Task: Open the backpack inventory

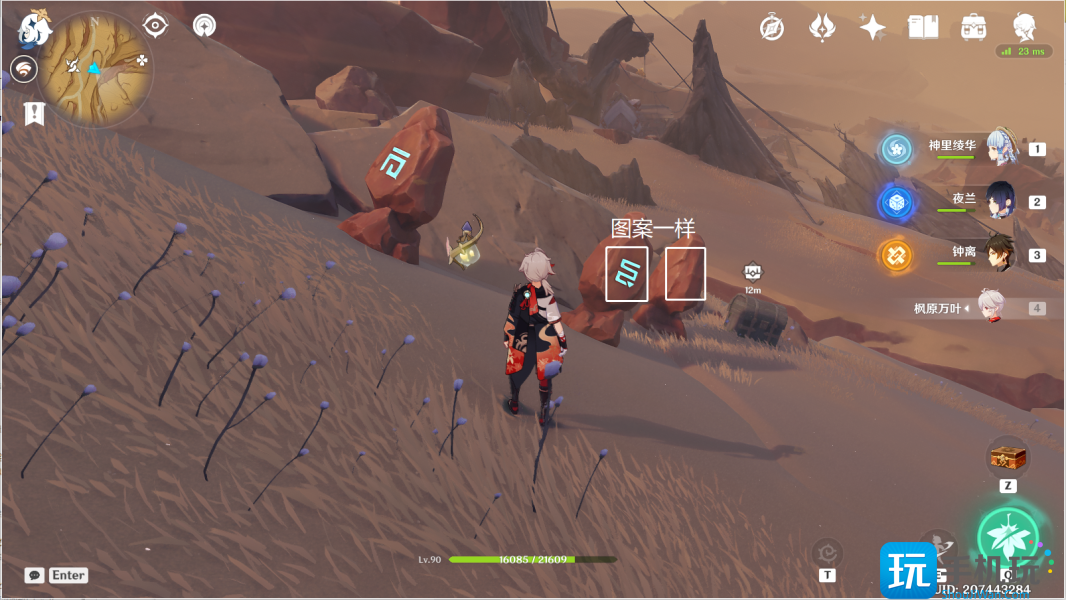Action: [x=973, y=28]
